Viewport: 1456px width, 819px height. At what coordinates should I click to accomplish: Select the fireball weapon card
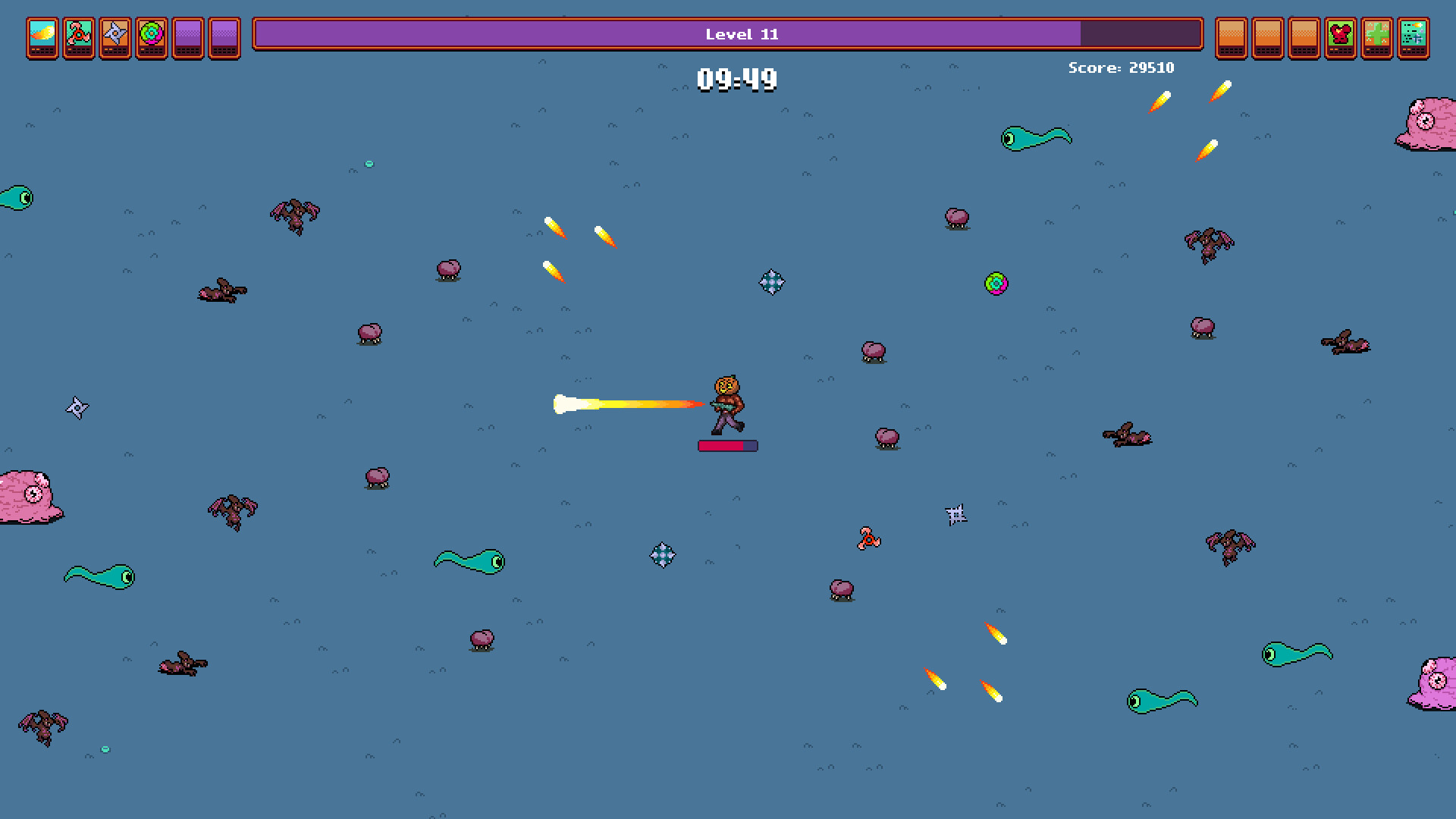coord(42,38)
